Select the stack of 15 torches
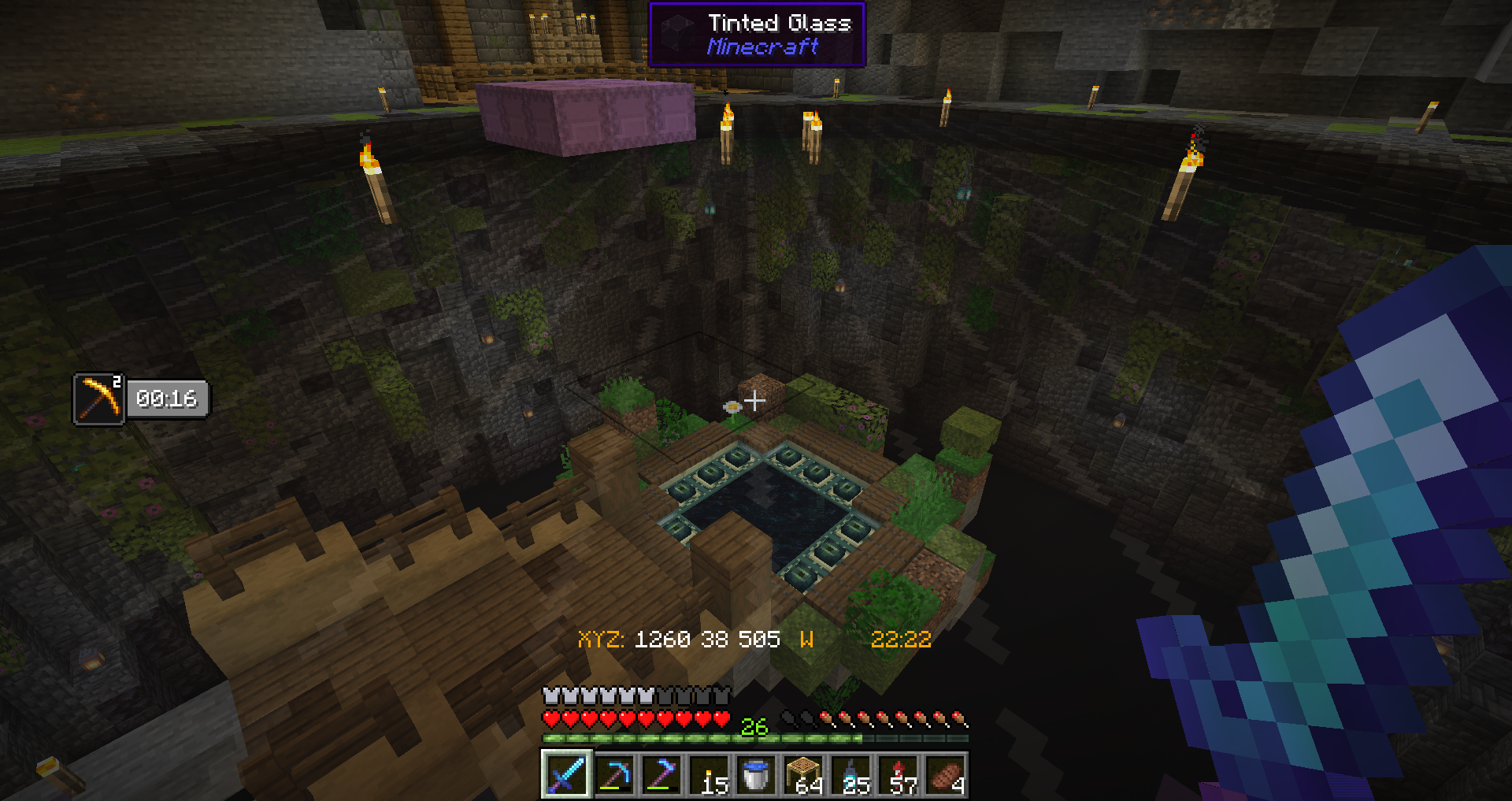The height and width of the screenshot is (801, 1512). (709, 774)
